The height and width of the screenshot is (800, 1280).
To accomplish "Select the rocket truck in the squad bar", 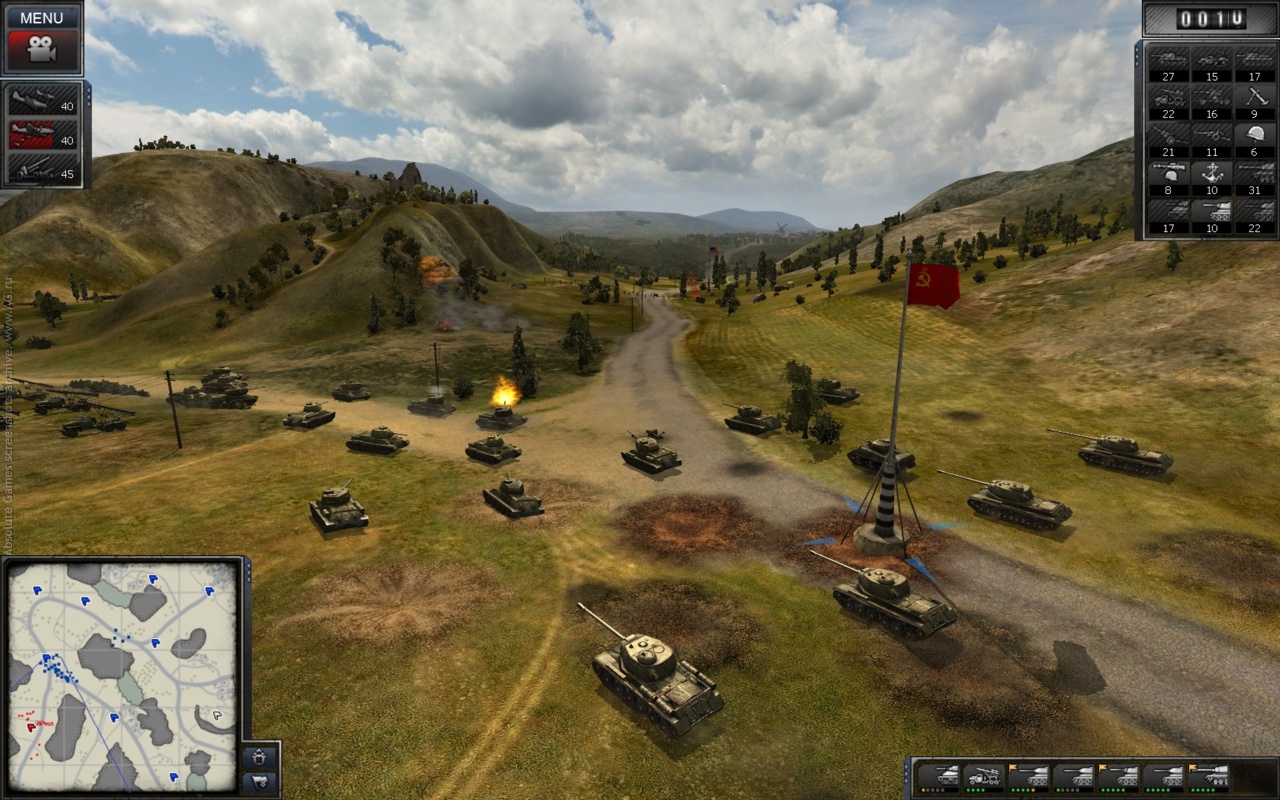I will [x=983, y=777].
